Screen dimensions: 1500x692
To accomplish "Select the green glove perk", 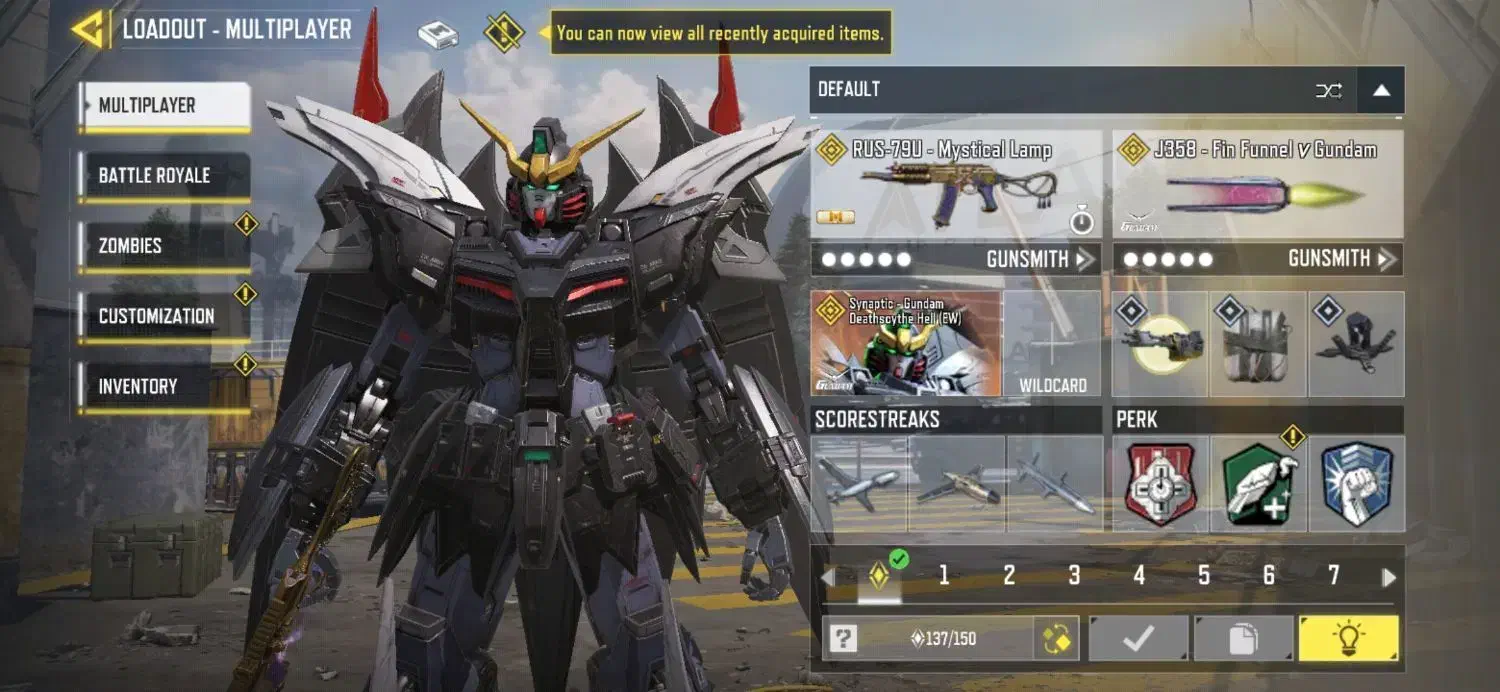I will point(1258,484).
